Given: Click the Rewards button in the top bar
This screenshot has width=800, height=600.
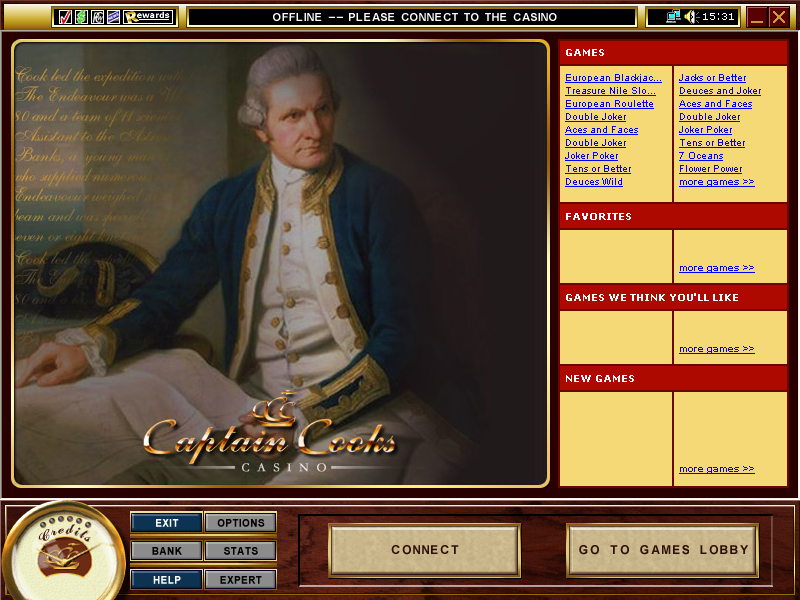Looking at the screenshot, I should 149,16.
